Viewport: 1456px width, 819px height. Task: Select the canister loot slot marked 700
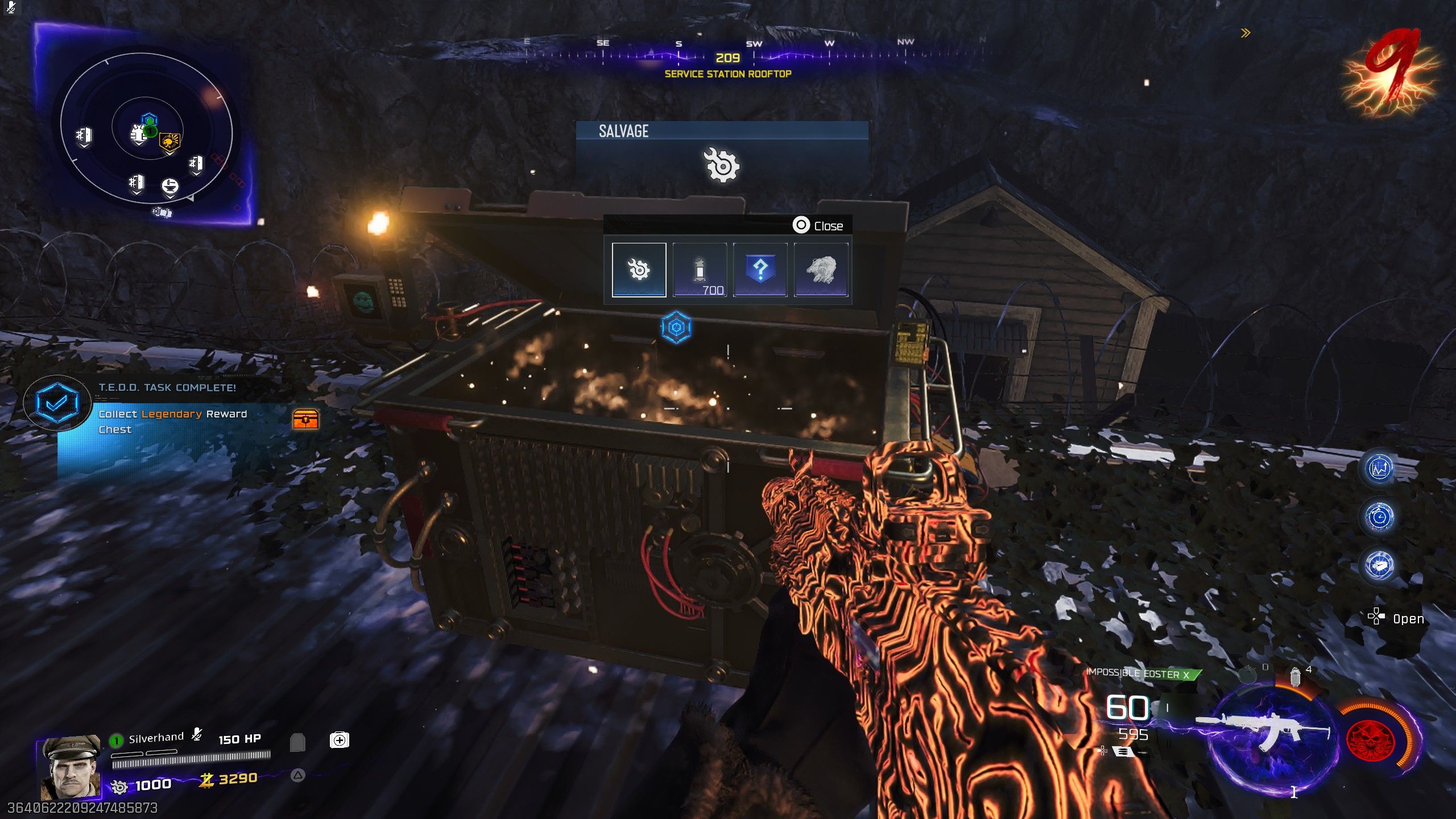click(700, 270)
